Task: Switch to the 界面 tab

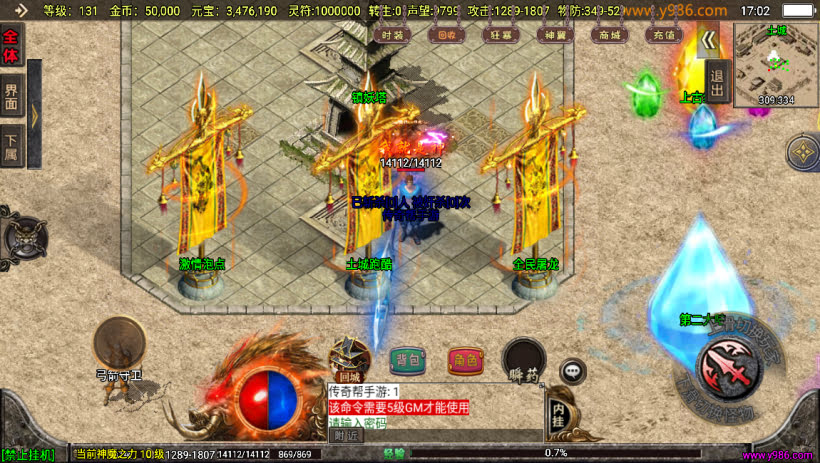Action: pyautogui.click(x=11, y=96)
